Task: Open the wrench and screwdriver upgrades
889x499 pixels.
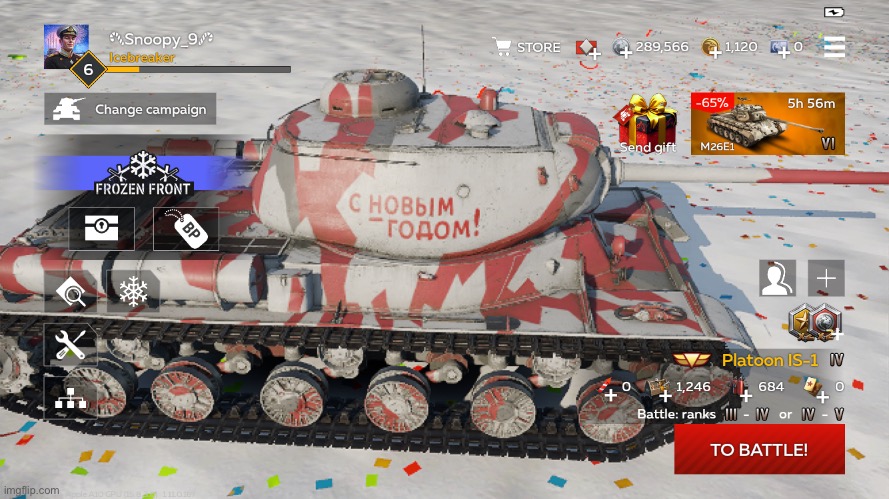Action: click(70, 345)
